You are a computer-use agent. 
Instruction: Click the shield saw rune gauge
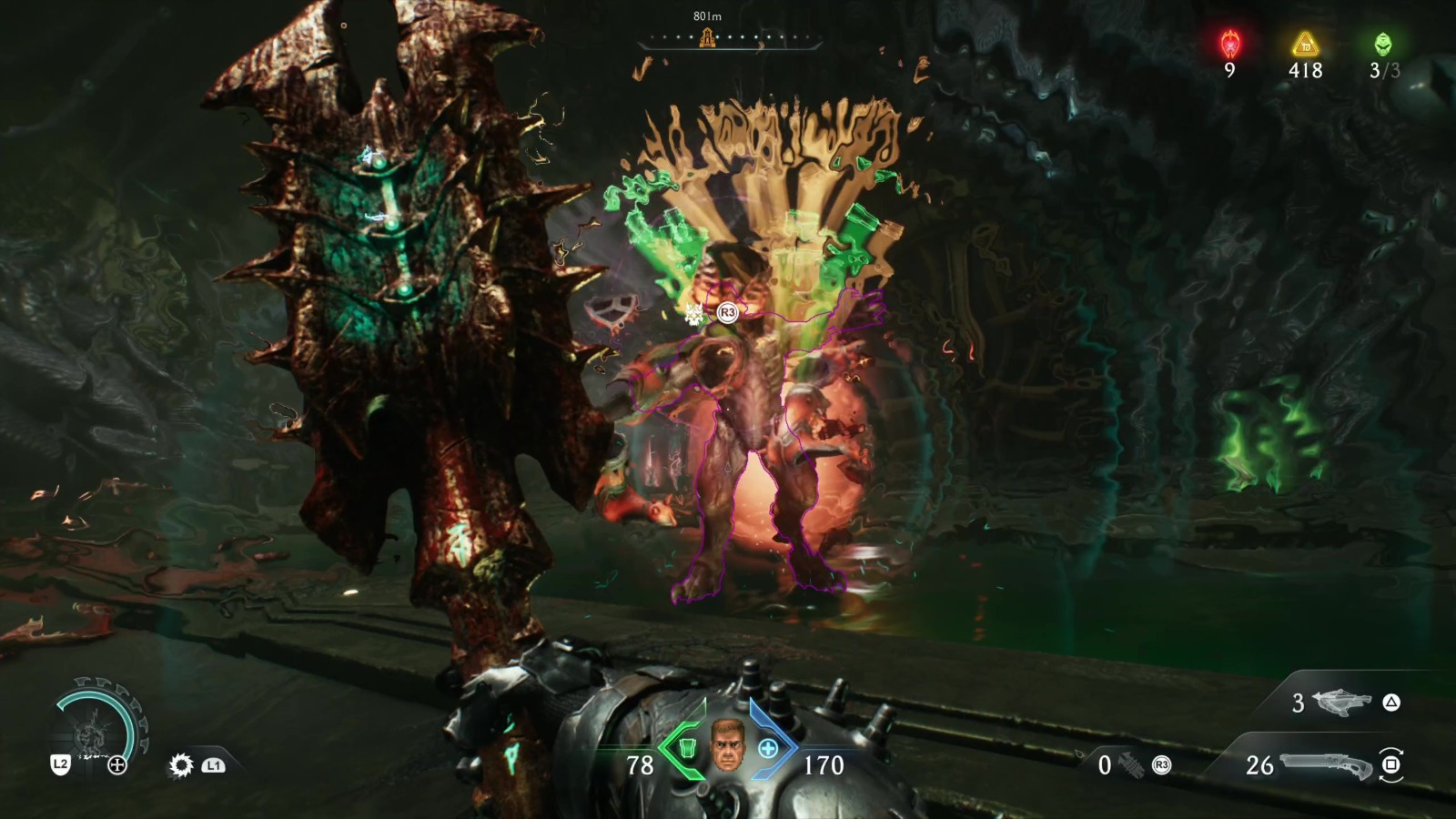(97, 723)
